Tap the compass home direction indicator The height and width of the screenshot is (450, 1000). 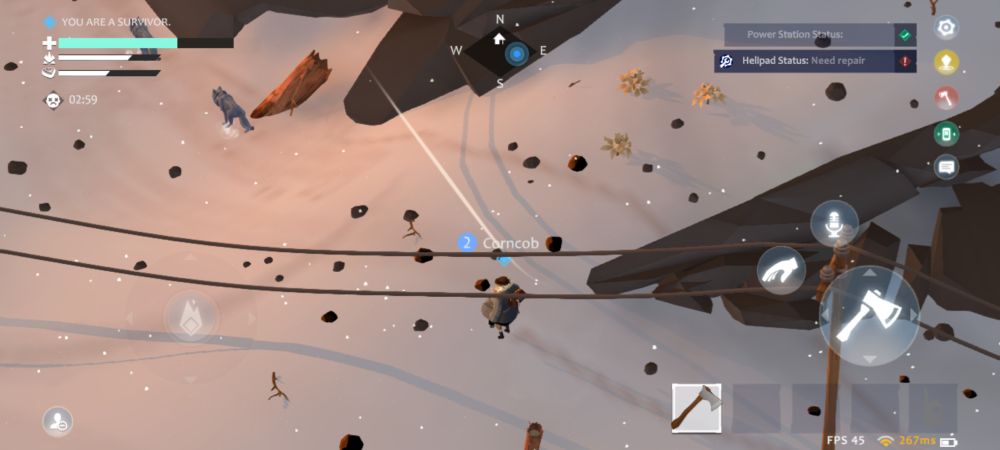(x=499, y=40)
